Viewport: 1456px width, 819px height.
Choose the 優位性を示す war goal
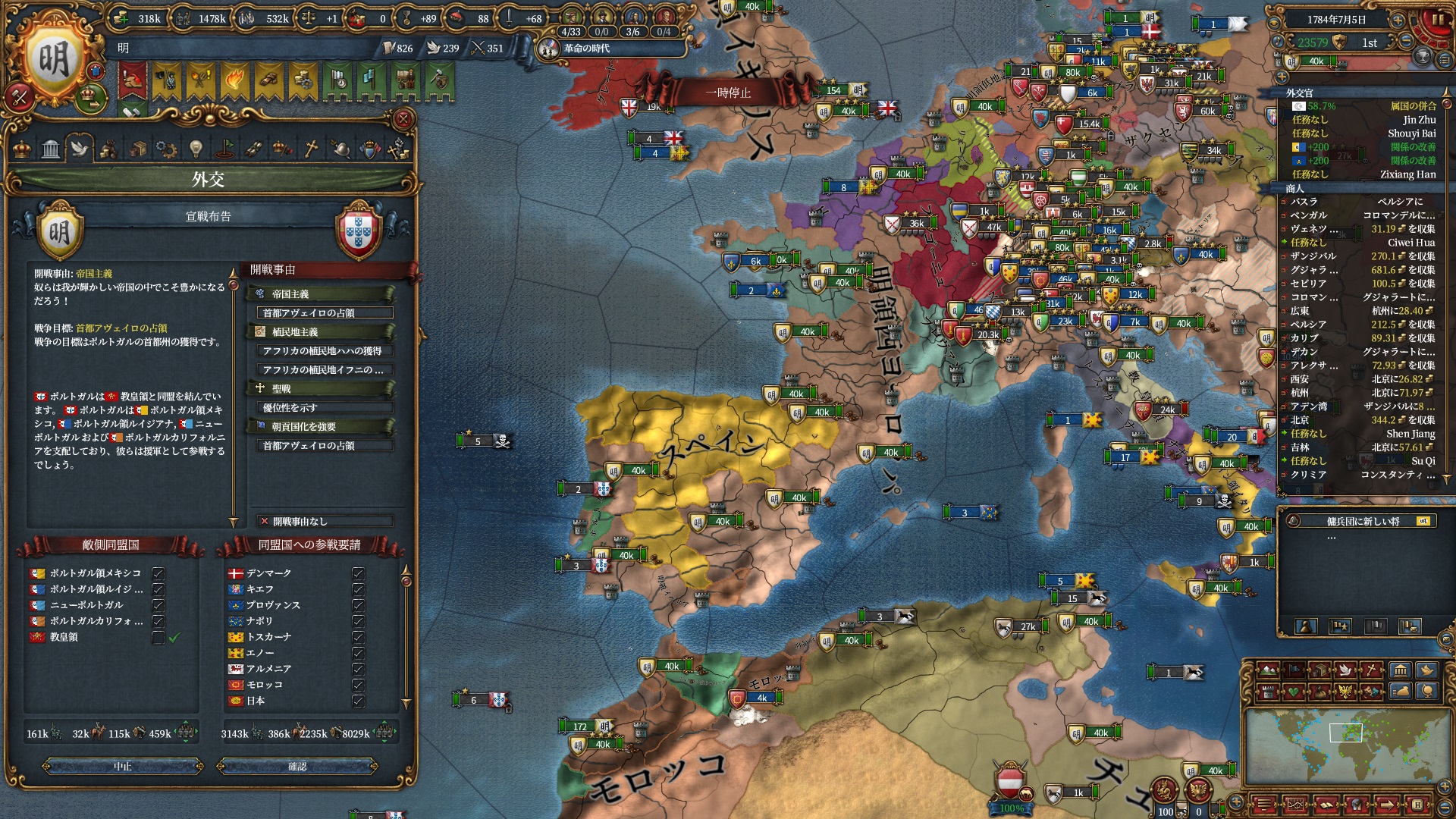(x=322, y=408)
